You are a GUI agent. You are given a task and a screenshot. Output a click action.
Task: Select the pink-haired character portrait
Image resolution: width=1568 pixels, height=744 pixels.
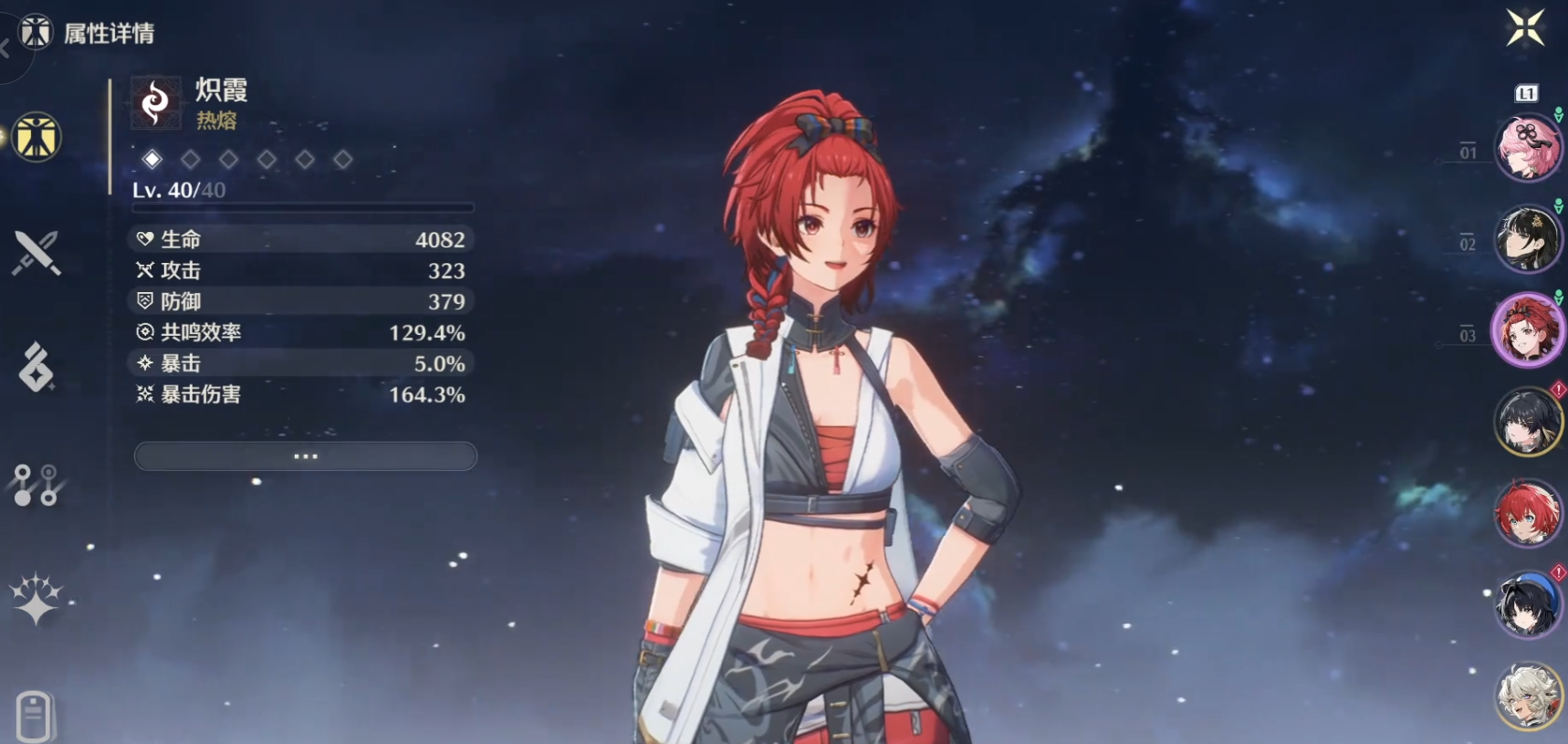[x=1527, y=149]
